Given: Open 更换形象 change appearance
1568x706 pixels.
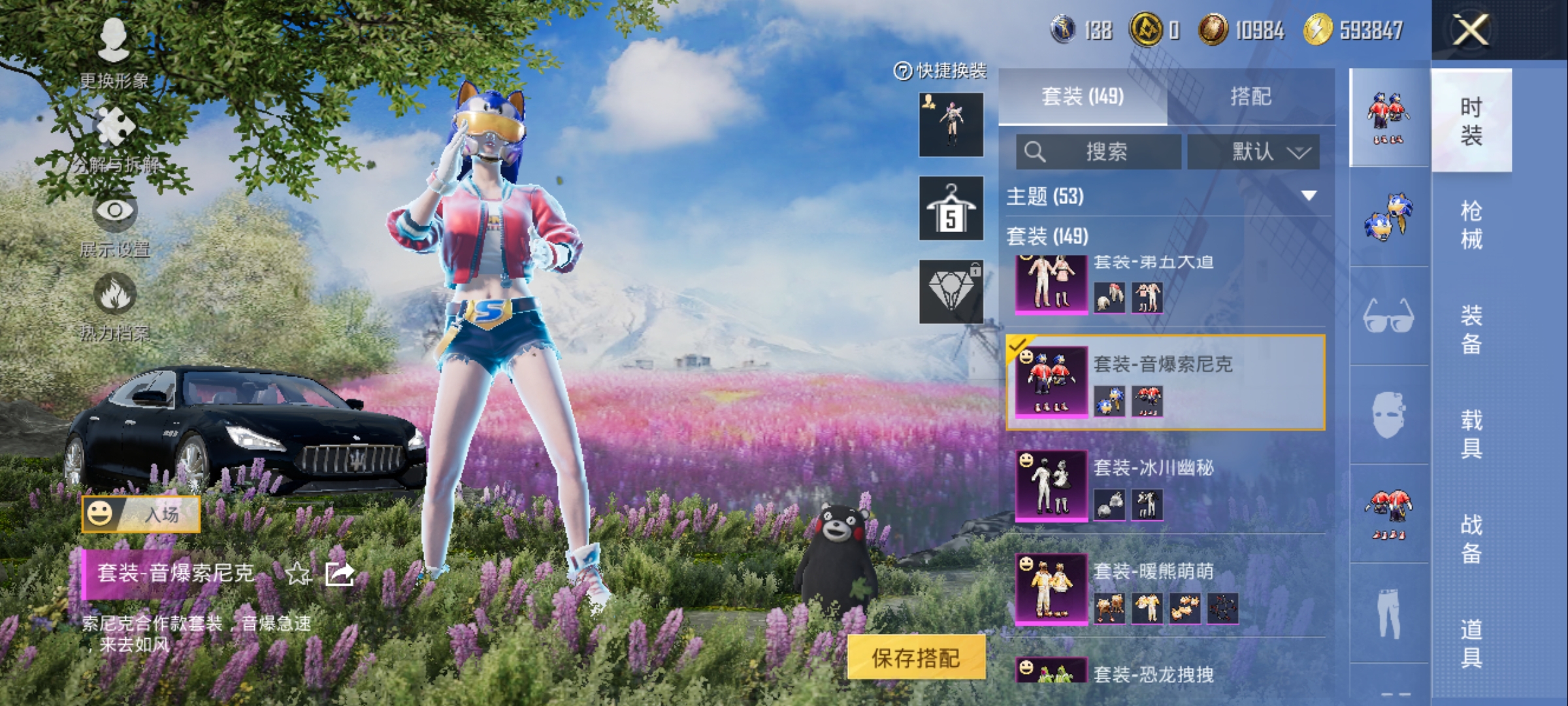Looking at the screenshot, I should click(114, 52).
